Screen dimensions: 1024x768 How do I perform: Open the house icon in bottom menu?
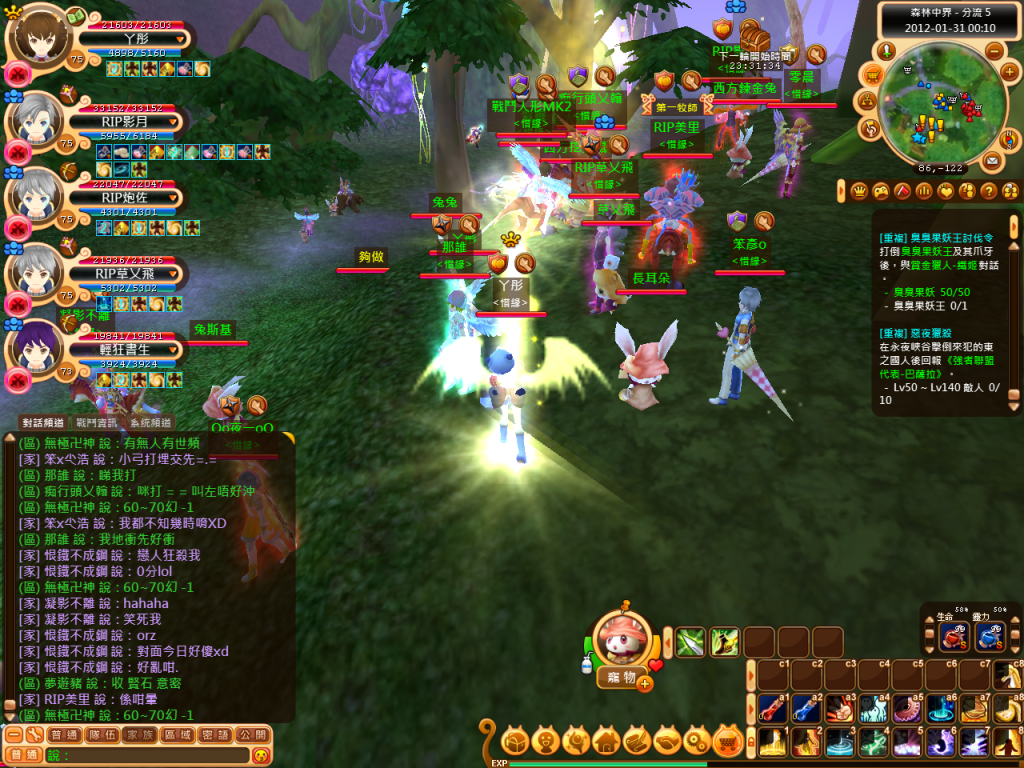pyautogui.click(x=606, y=741)
